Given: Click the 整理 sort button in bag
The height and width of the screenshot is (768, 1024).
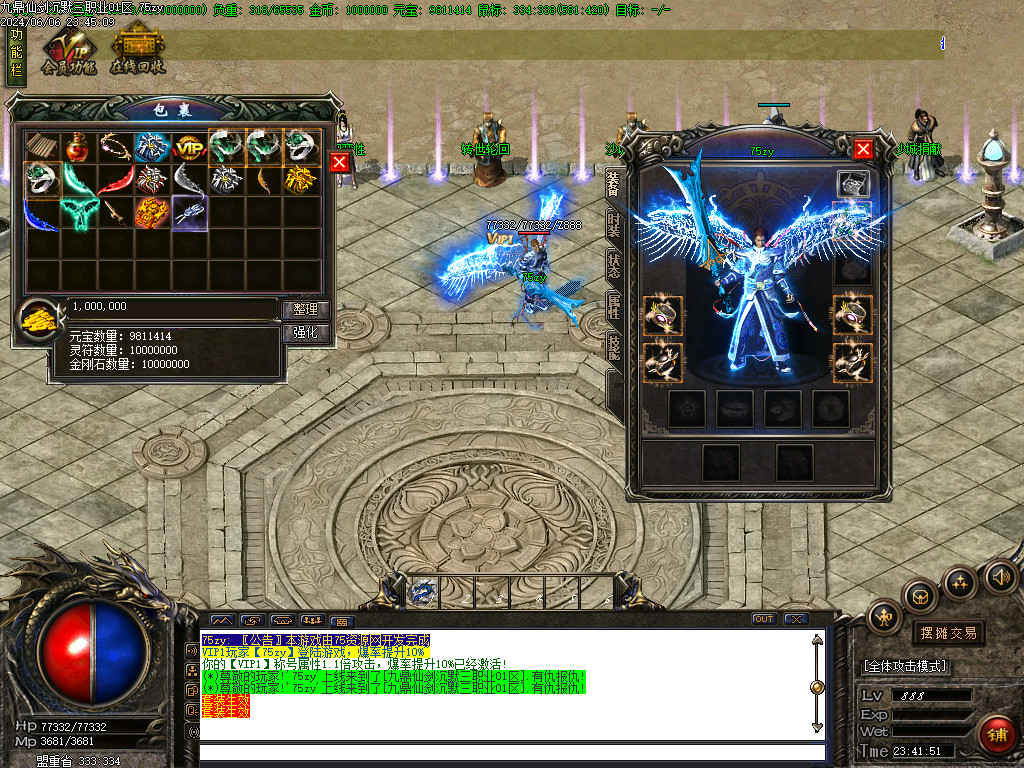Looking at the screenshot, I should tap(305, 310).
